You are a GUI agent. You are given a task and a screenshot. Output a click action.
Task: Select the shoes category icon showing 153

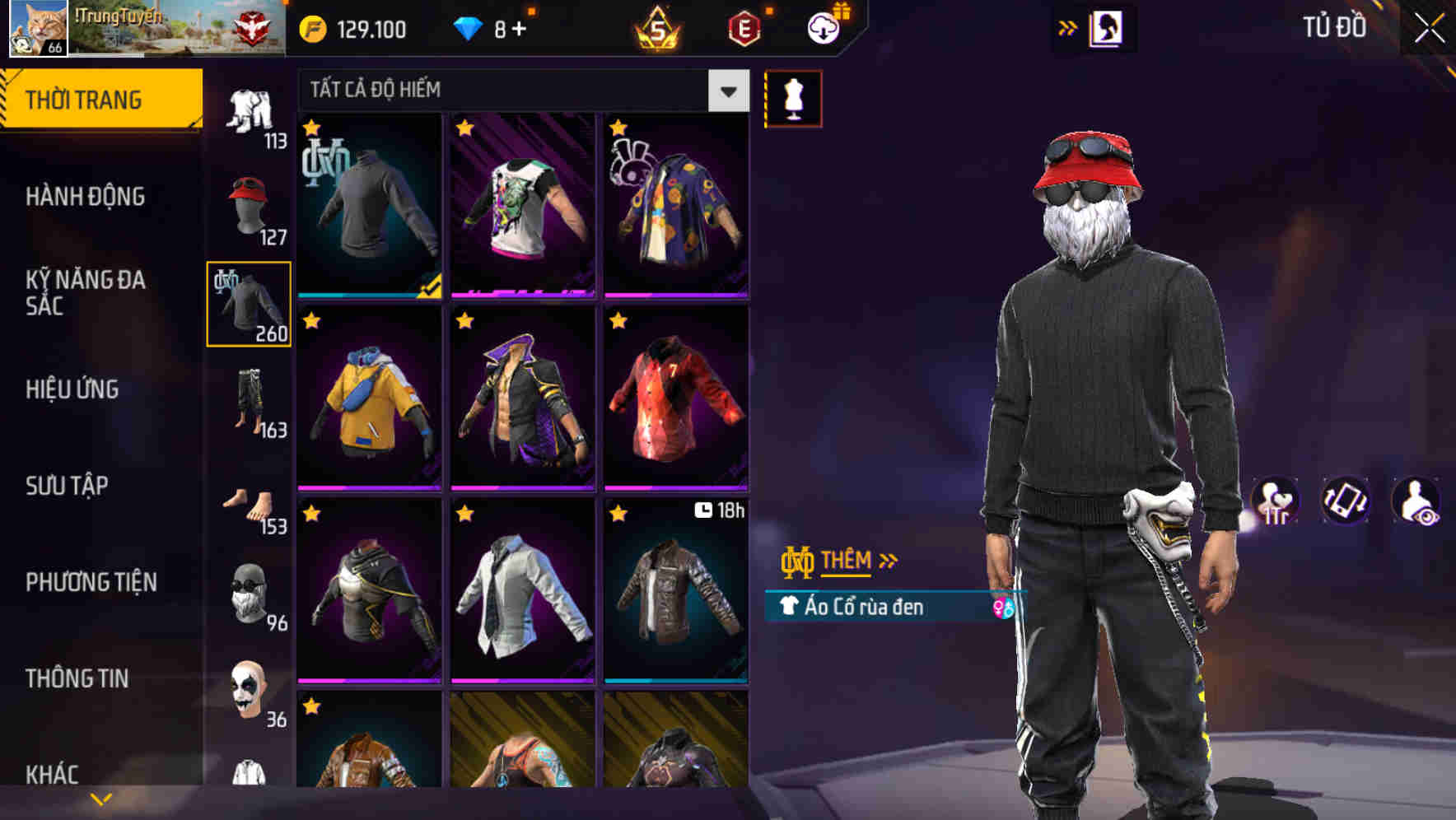click(x=248, y=502)
